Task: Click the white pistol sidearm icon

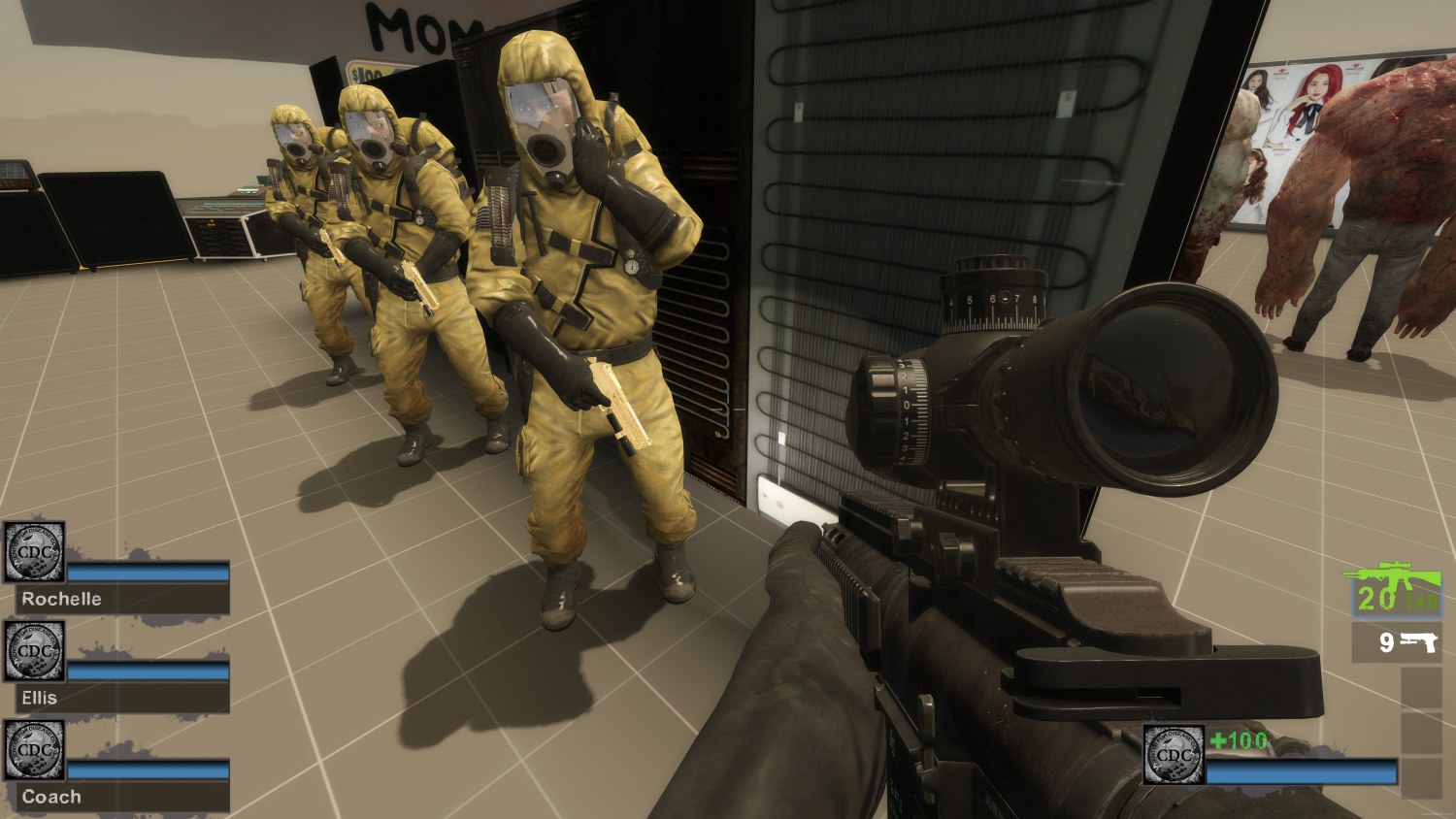Action: tap(1417, 642)
